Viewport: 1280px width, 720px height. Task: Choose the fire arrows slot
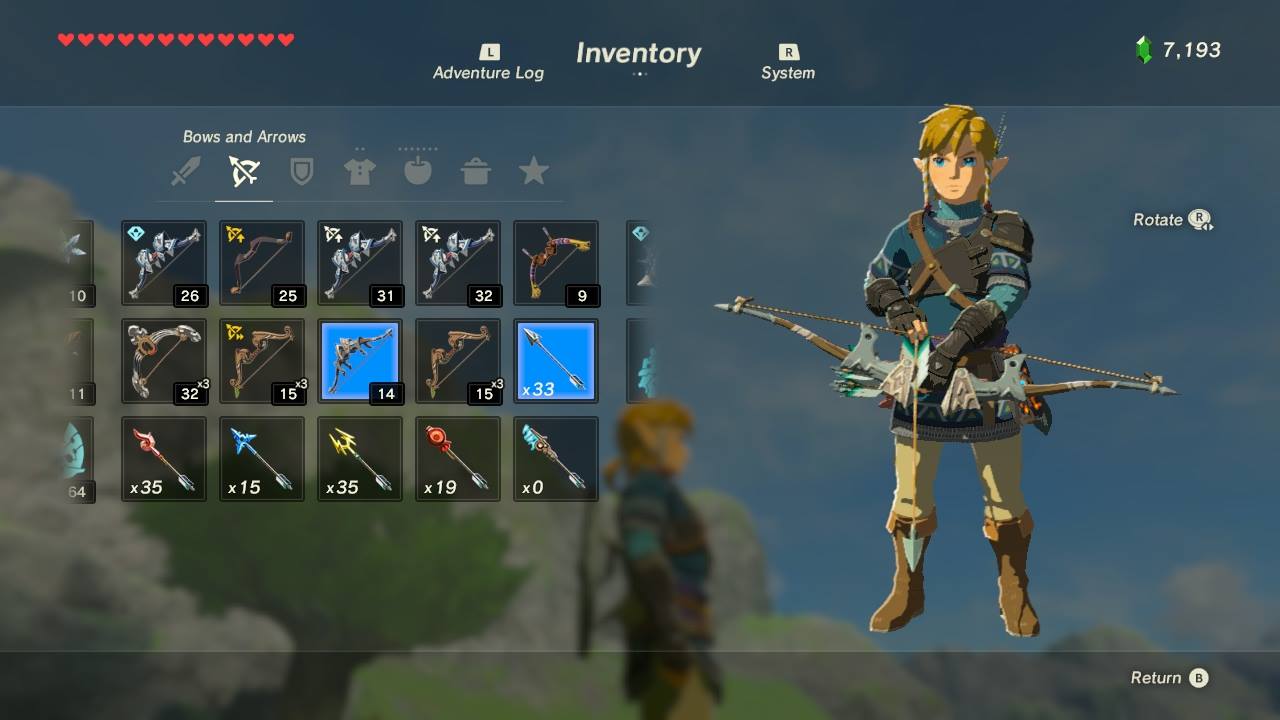(x=164, y=459)
